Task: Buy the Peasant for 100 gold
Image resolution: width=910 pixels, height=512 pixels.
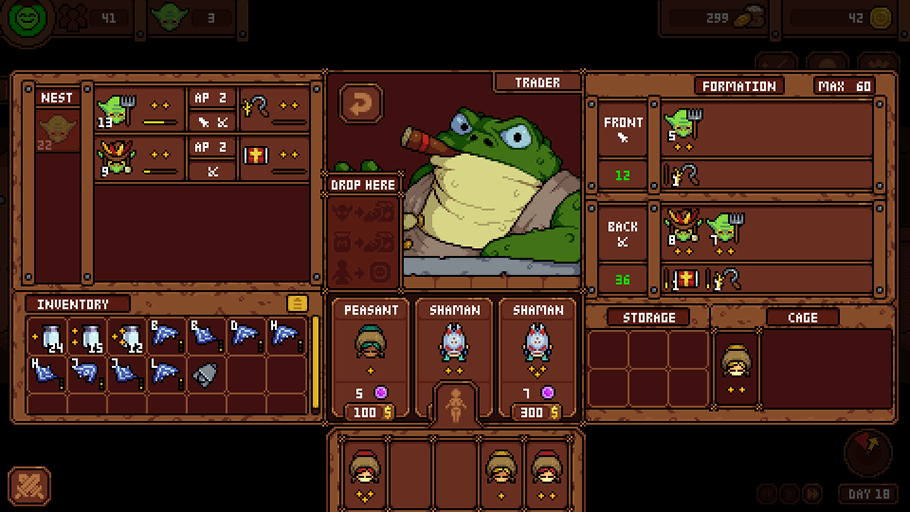Action: [x=370, y=411]
